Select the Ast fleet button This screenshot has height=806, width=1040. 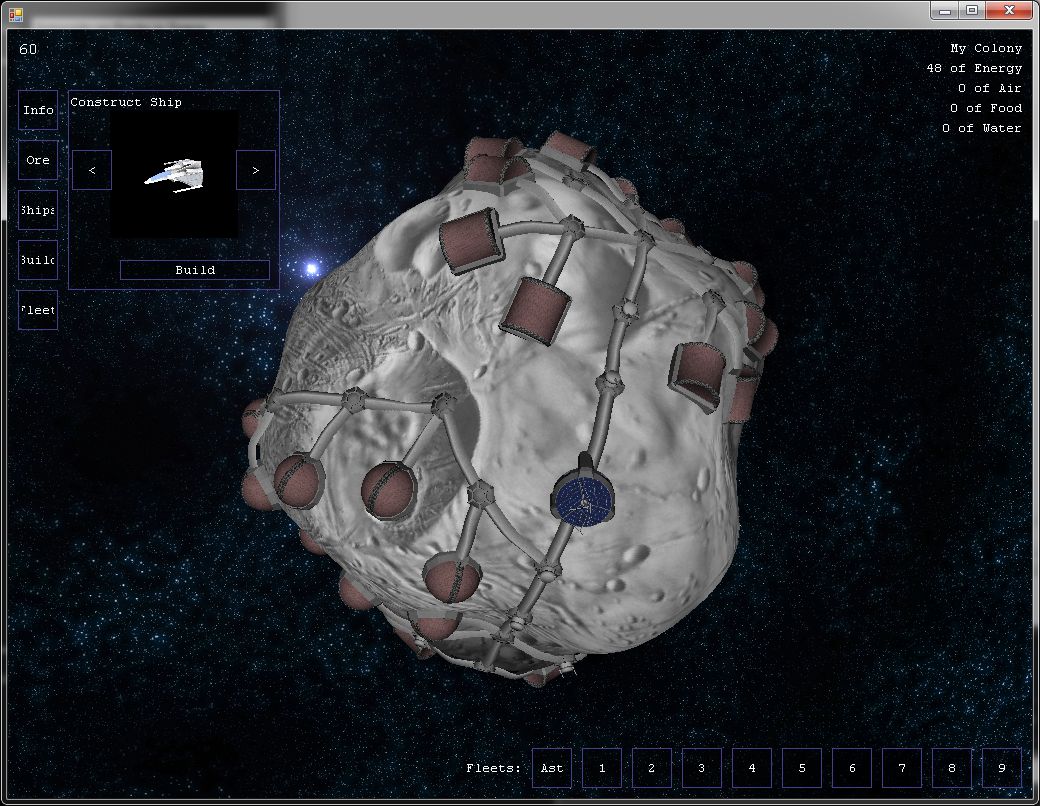pyautogui.click(x=552, y=768)
